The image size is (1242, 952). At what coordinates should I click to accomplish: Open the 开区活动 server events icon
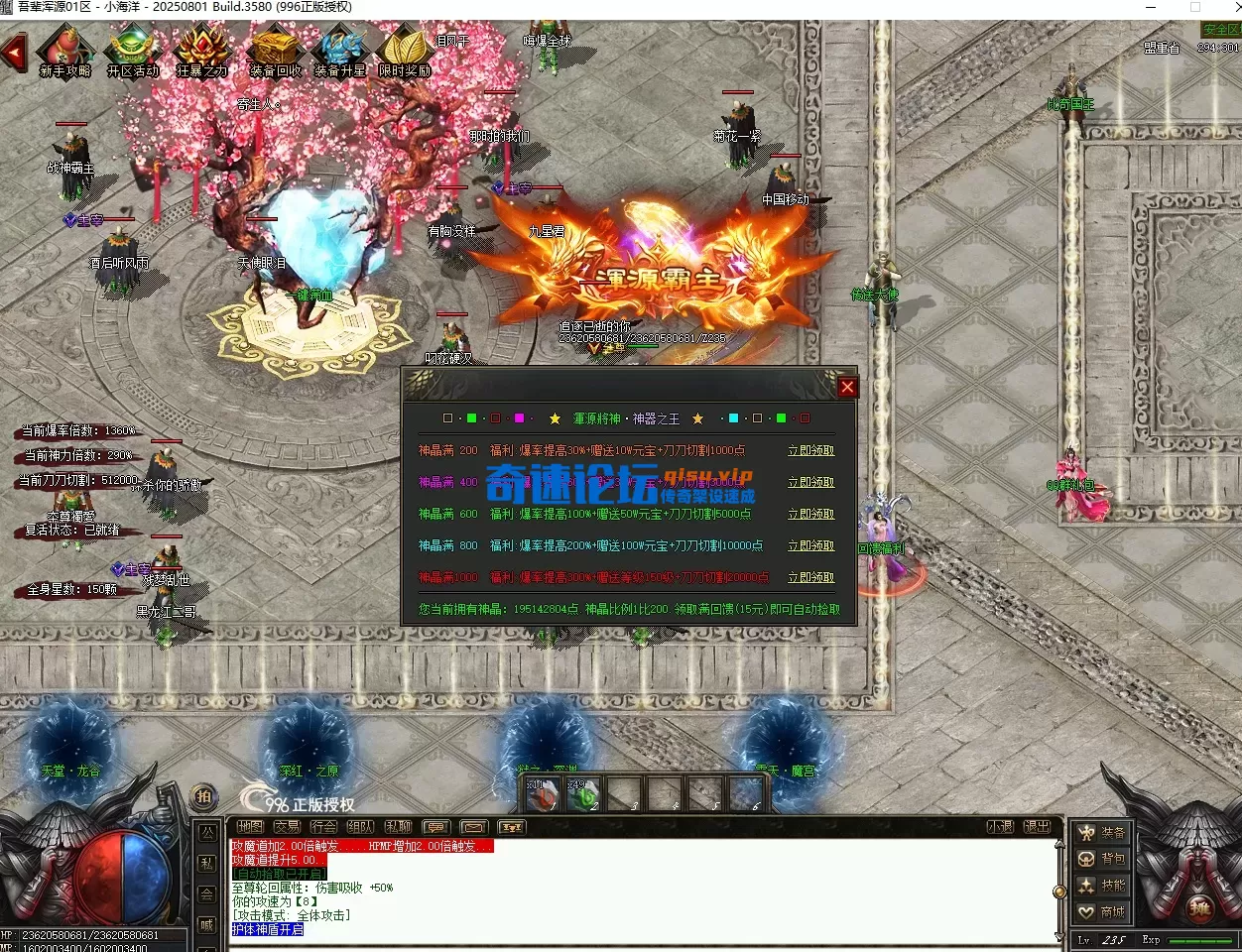[x=133, y=53]
